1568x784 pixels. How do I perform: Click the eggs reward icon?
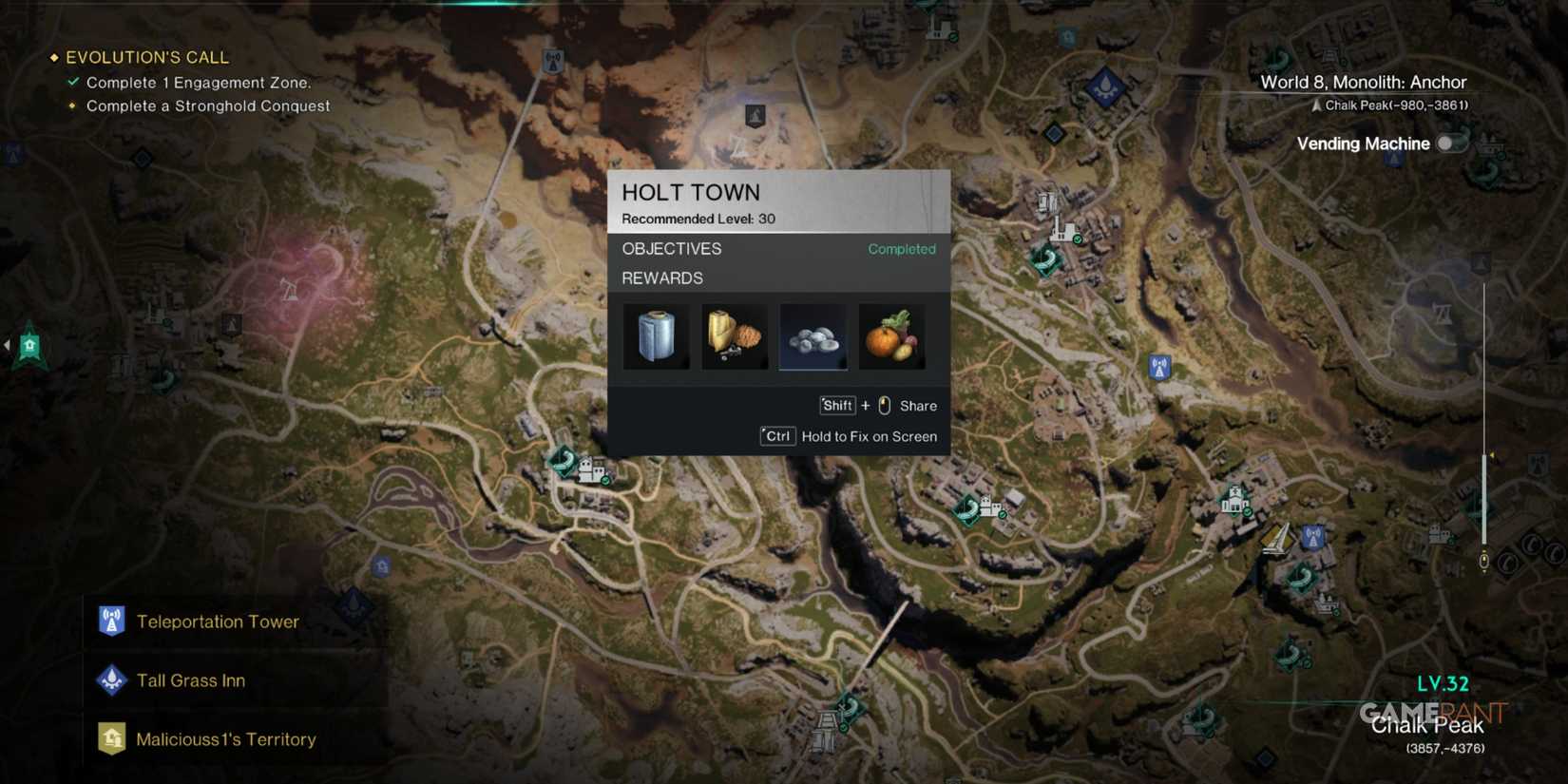click(x=813, y=335)
